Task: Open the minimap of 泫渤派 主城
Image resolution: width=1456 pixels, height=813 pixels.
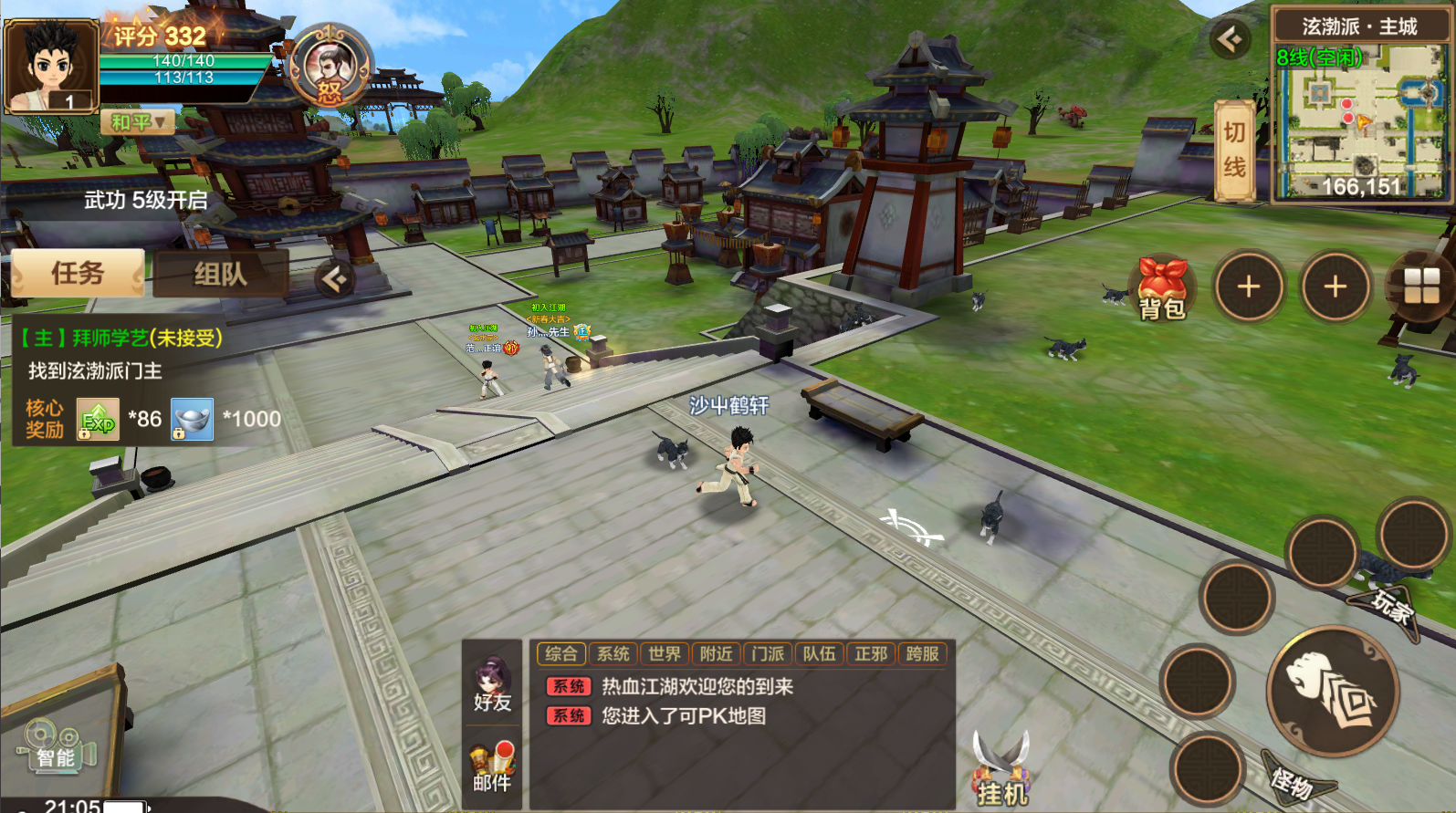Action: point(1359,120)
